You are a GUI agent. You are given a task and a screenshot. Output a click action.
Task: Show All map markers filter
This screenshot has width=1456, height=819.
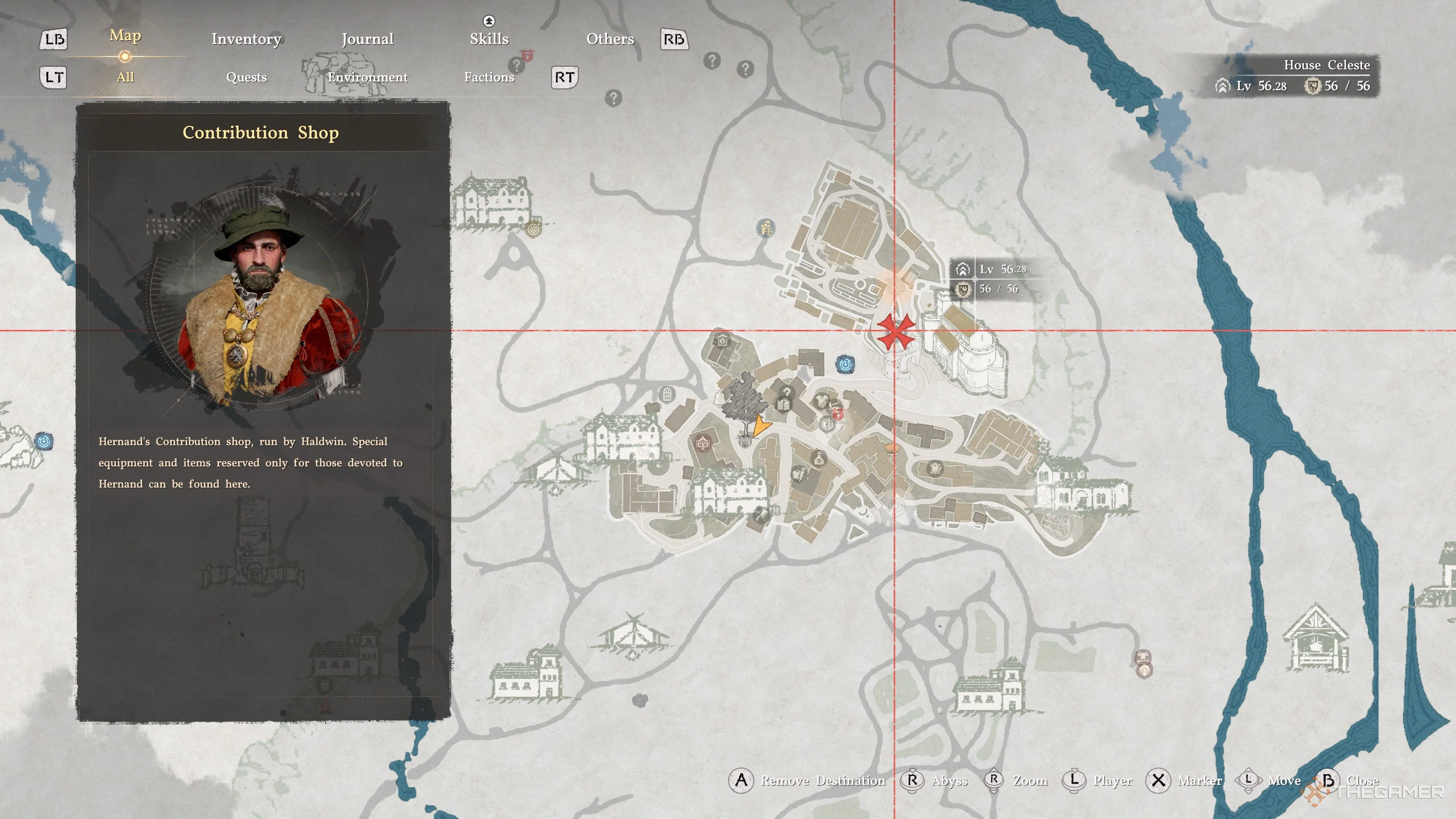[x=125, y=77]
